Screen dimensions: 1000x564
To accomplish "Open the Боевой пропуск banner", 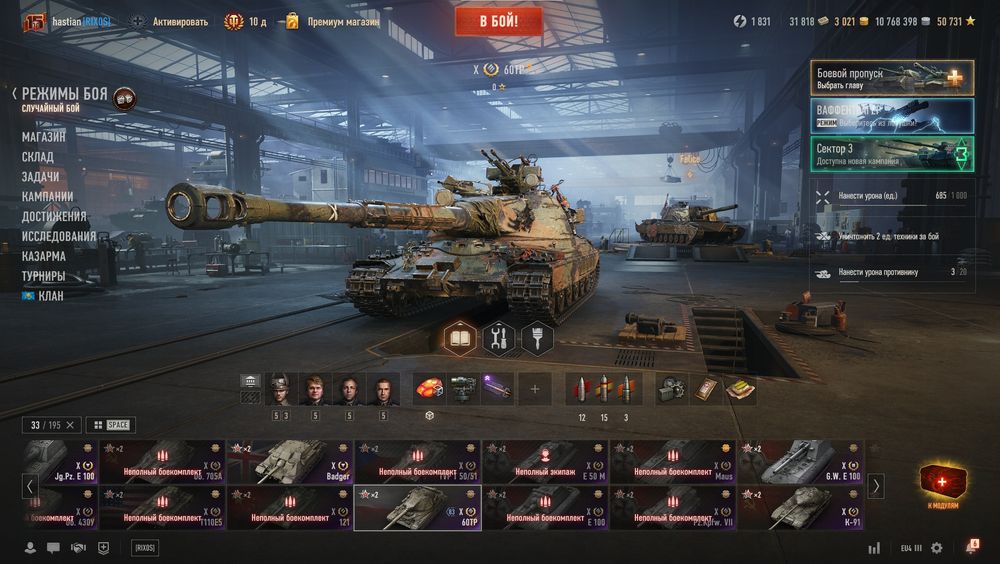I will click(892, 78).
